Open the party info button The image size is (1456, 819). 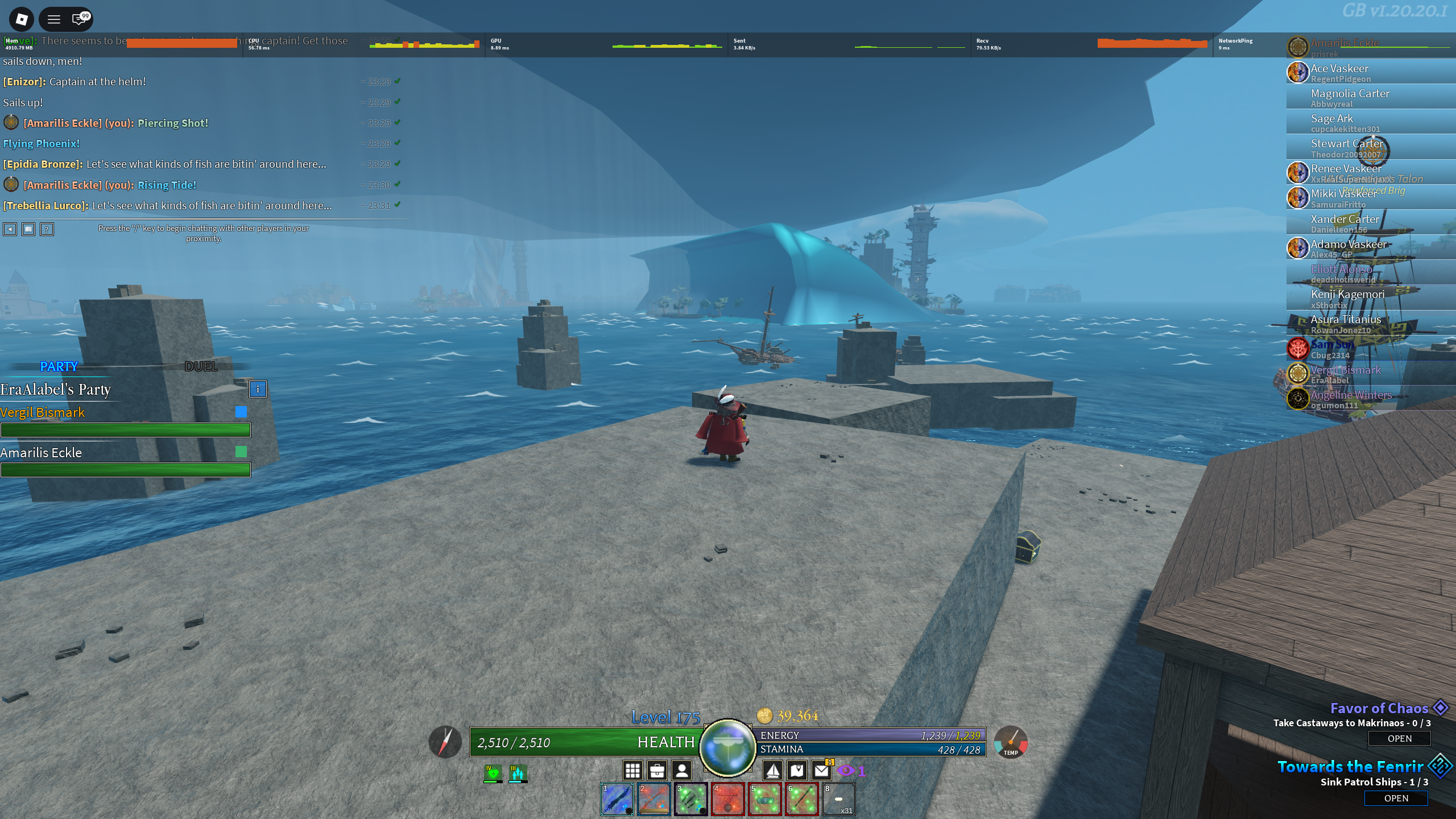pyautogui.click(x=258, y=389)
